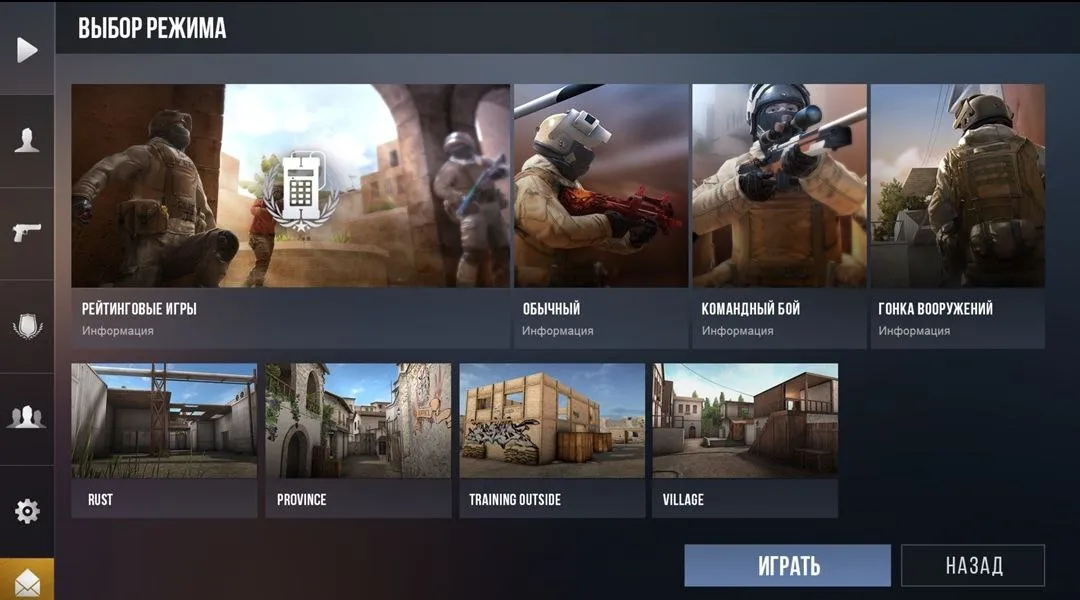Open settings with the gear icon
The image size is (1080, 600).
click(27, 511)
